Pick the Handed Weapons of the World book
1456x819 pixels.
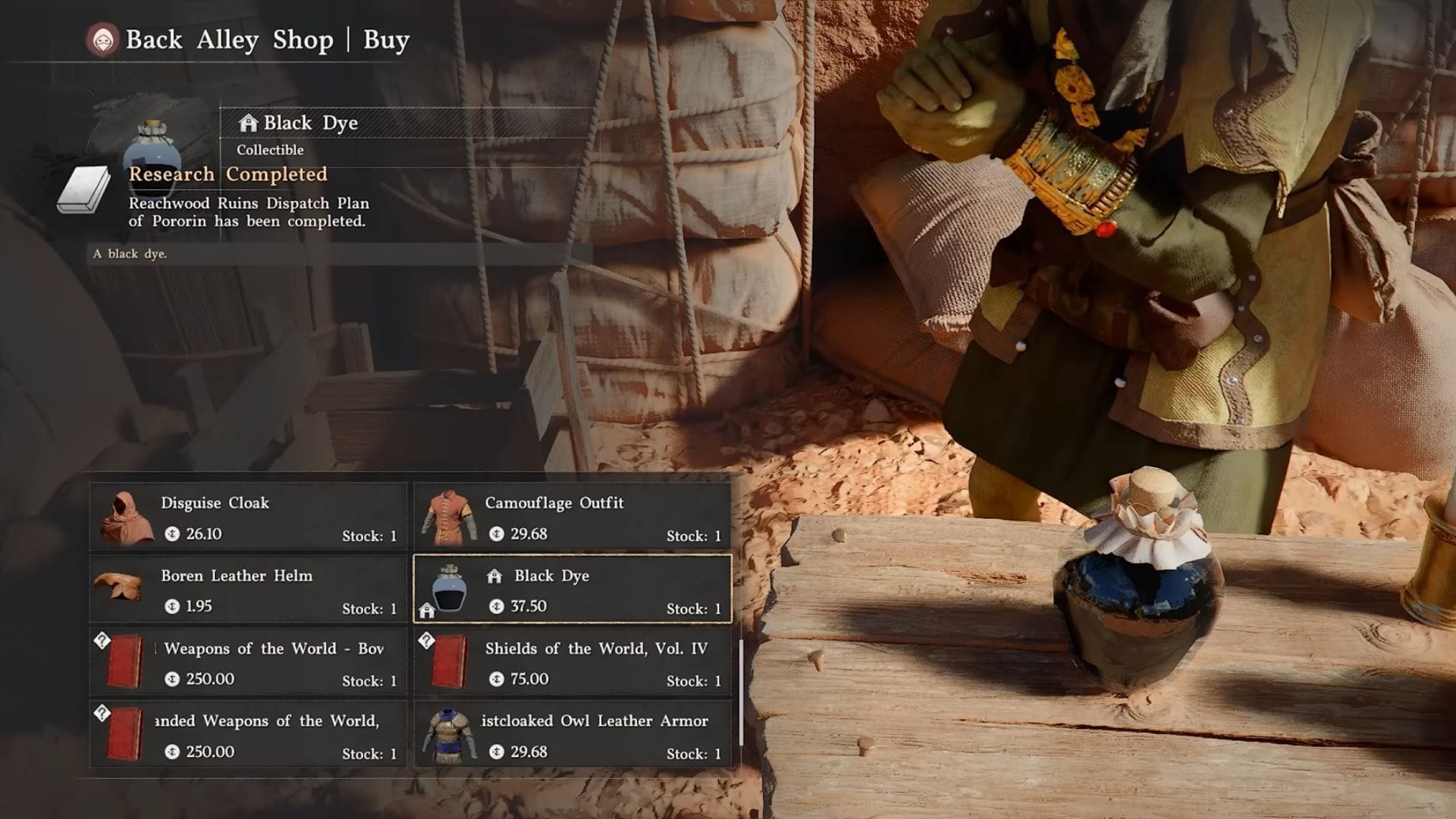click(x=248, y=736)
